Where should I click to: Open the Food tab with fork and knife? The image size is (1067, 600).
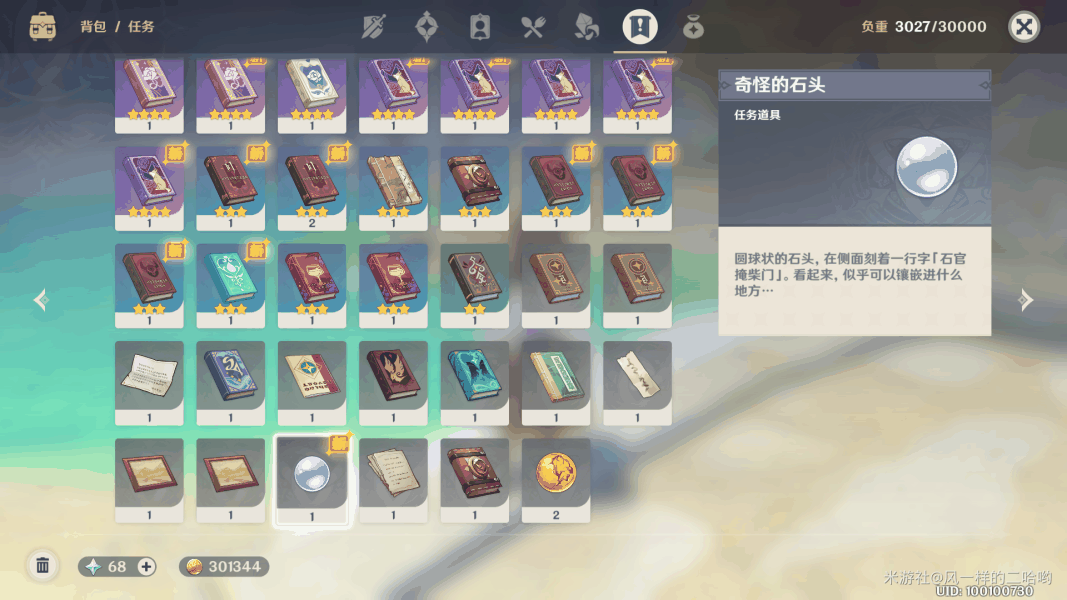pos(533,27)
